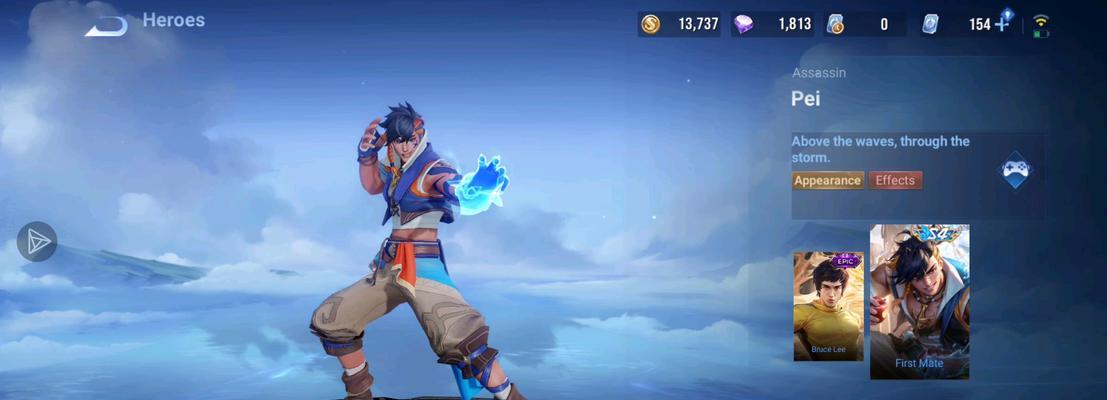Click the blue gamepad icon button
1107x400 pixels.
[1015, 170]
